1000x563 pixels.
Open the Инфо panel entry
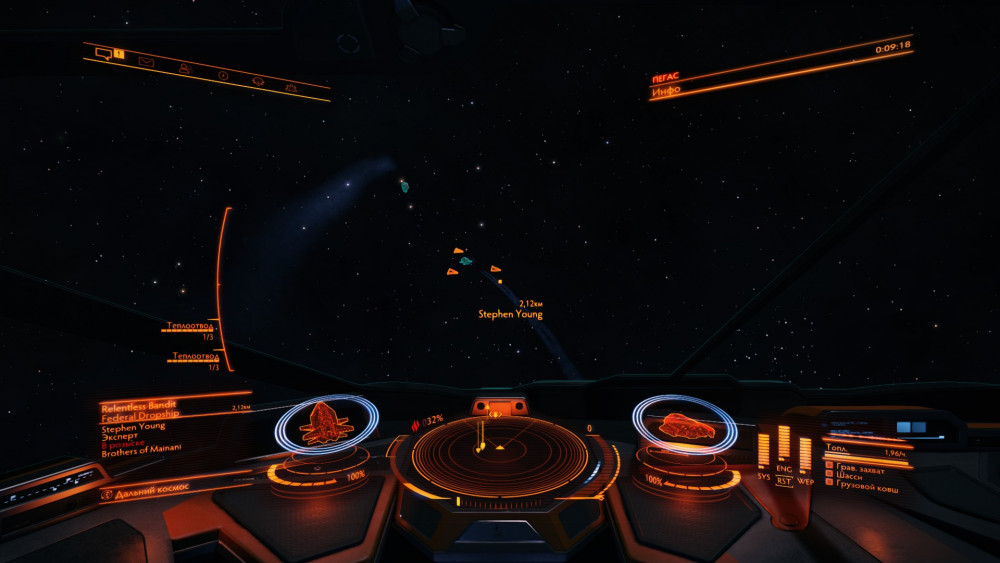(x=667, y=91)
